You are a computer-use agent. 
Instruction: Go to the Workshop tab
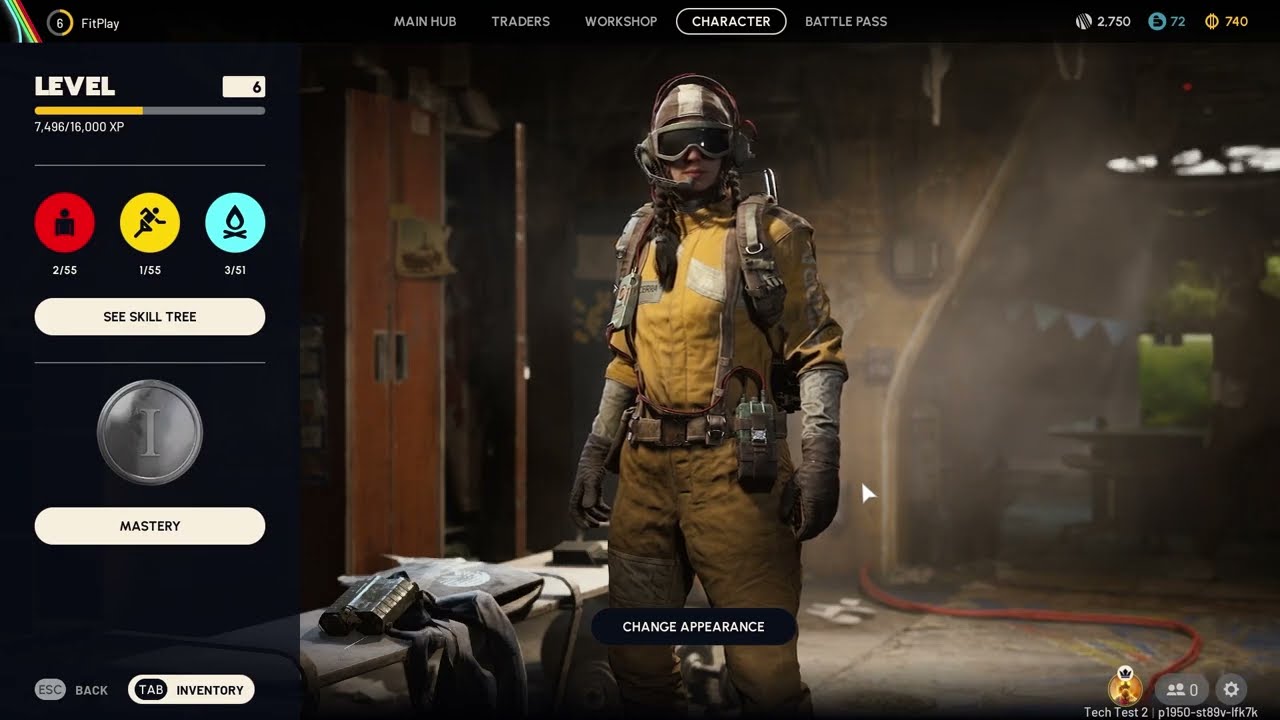point(621,21)
